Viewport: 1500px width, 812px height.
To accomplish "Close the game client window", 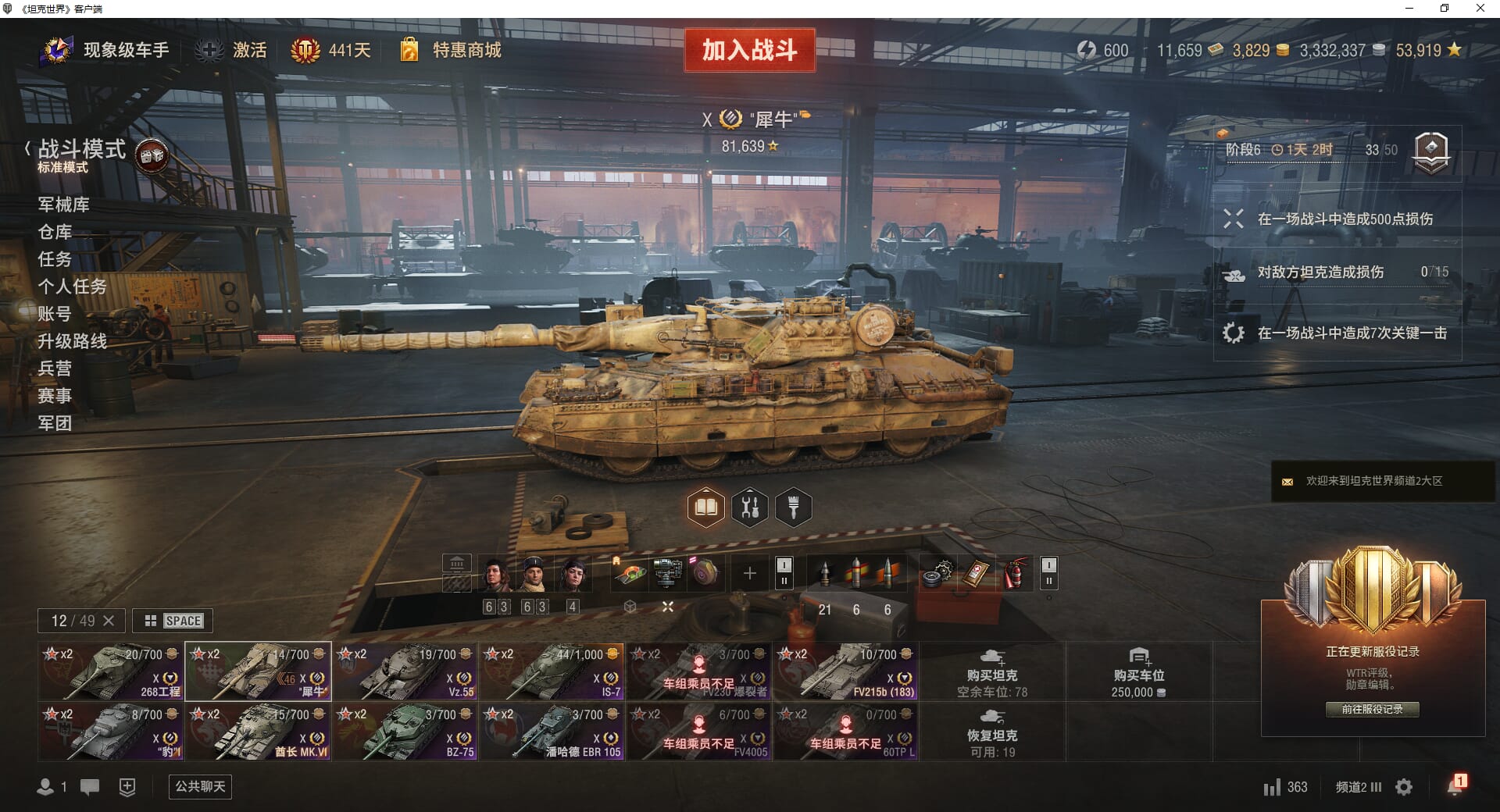I will [x=1480, y=9].
